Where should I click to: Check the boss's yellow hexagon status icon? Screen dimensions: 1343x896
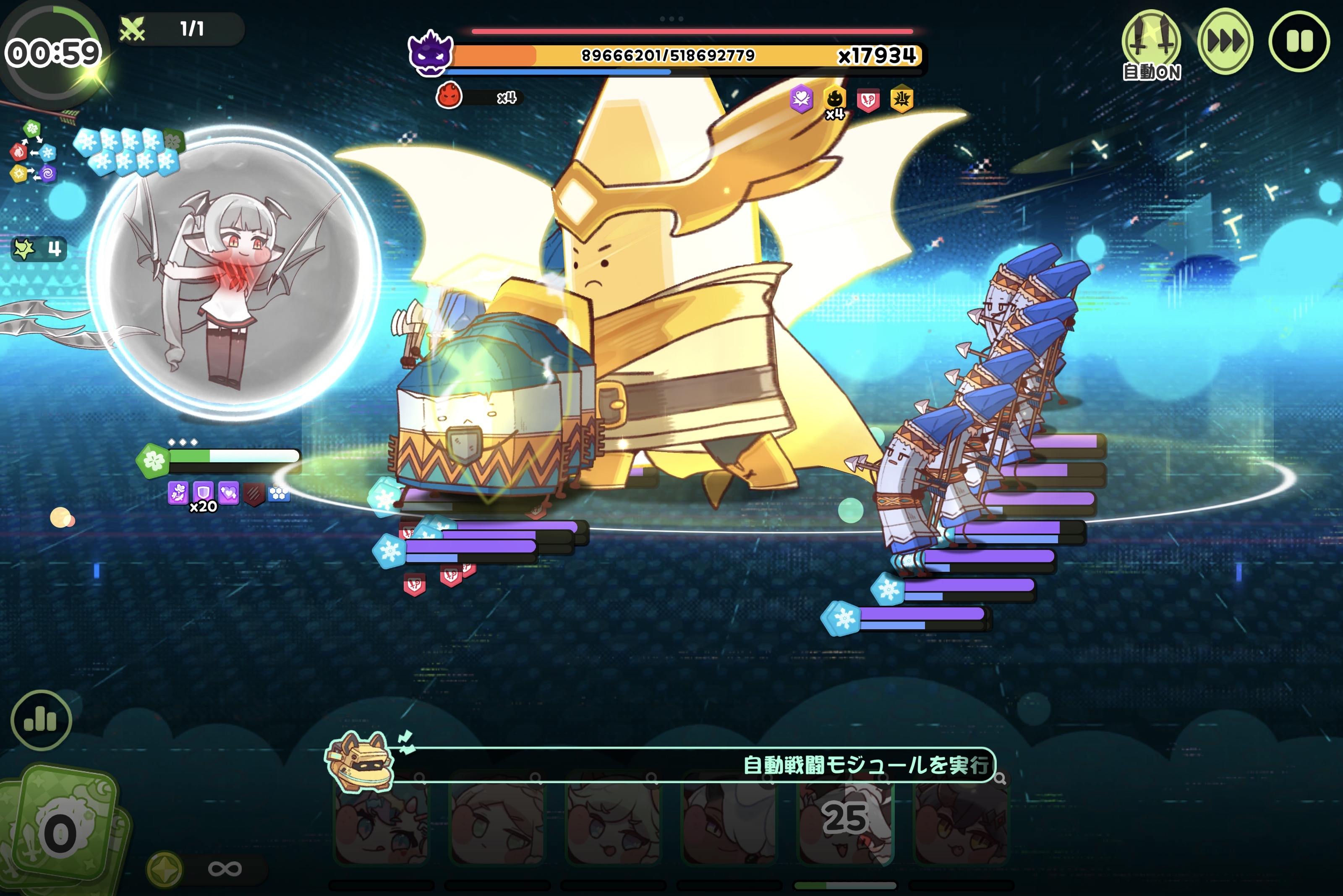pyautogui.click(x=901, y=100)
